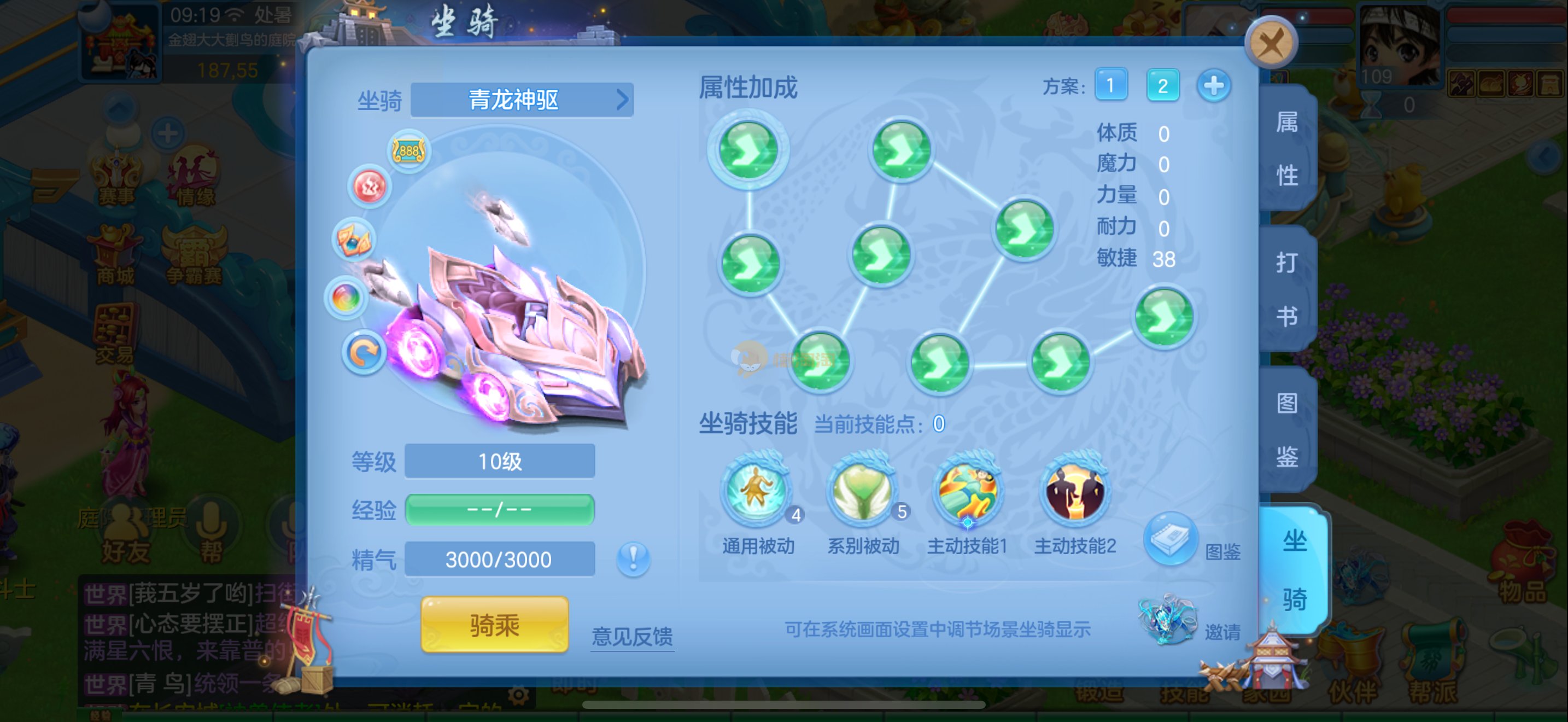Choose the 主动技能2 skill icon
Screen dimensions: 1568x722
[1074, 491]
